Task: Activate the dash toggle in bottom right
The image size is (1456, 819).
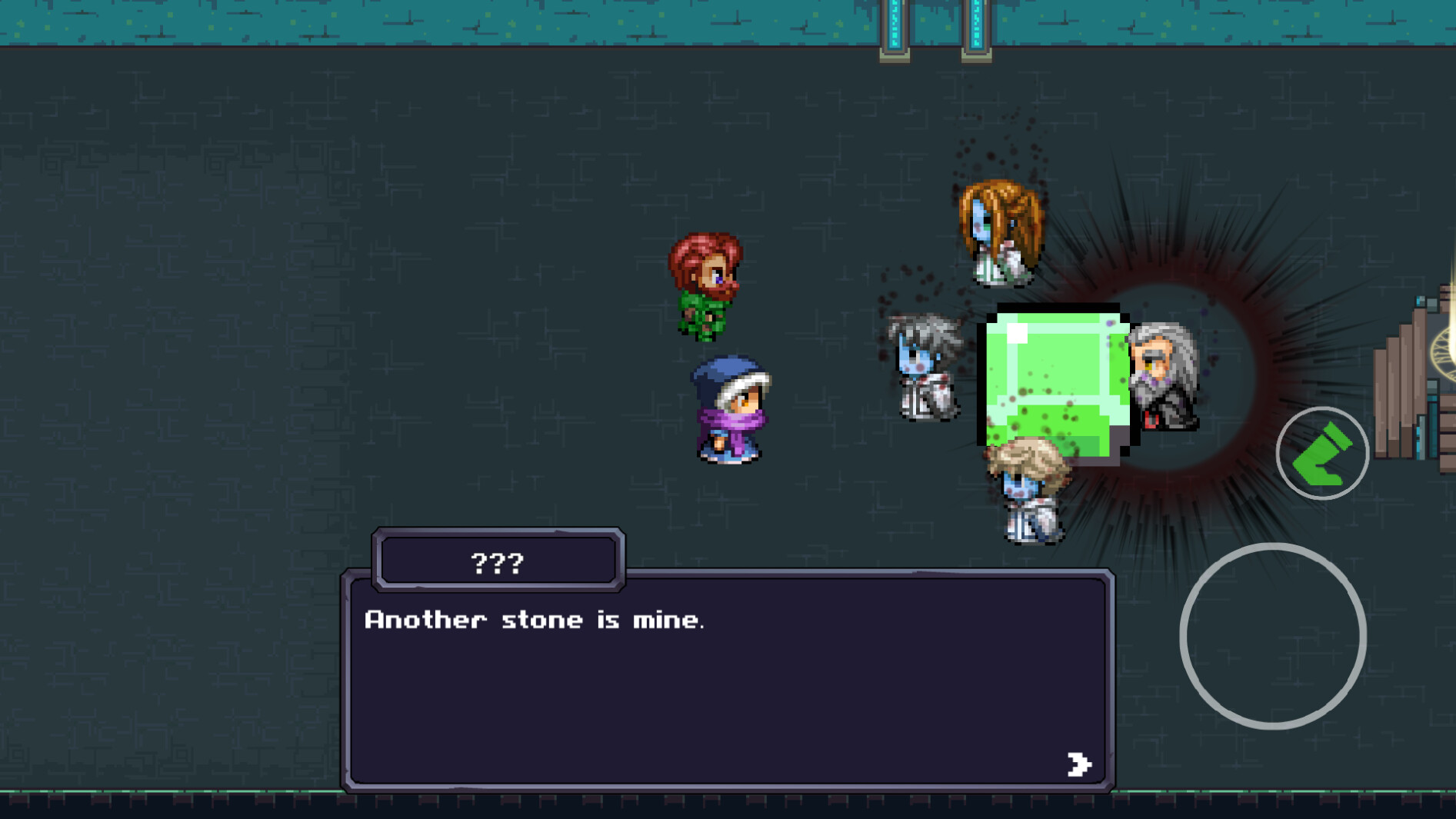Action: pos(1321,453)
